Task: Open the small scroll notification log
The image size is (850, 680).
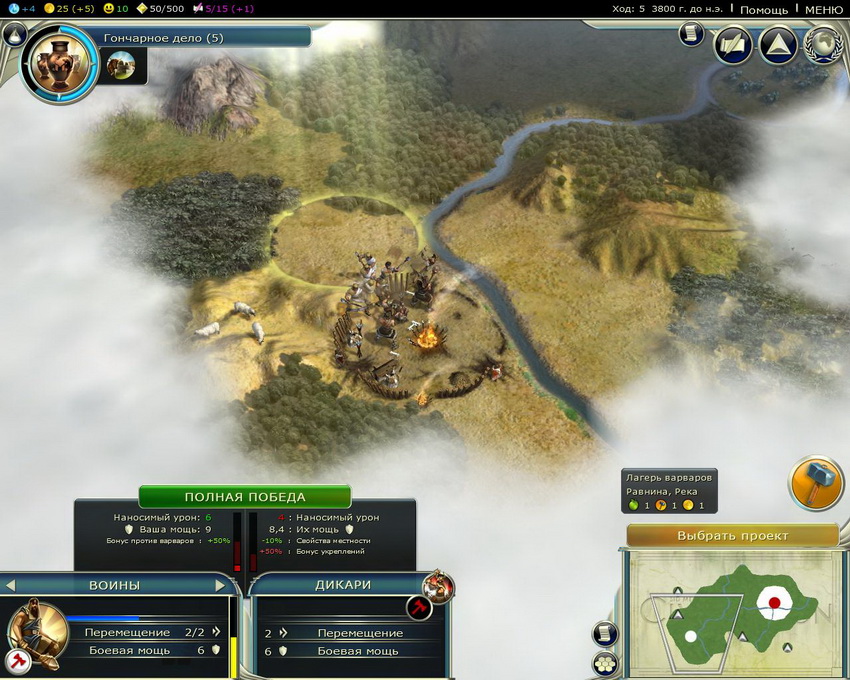Action: (x=690, y=34)
